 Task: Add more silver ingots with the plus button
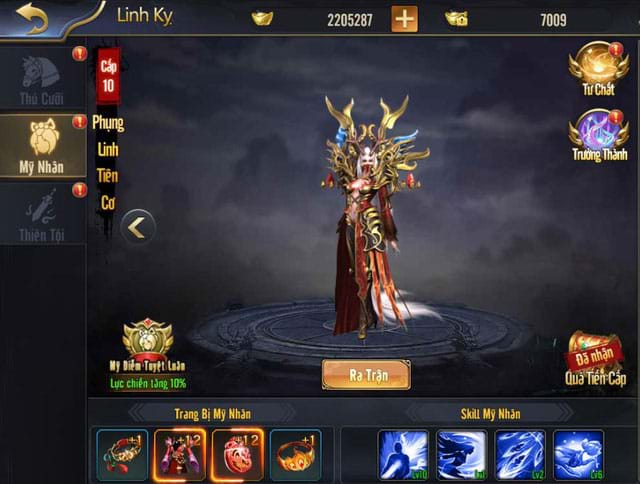tap(404, 19)
